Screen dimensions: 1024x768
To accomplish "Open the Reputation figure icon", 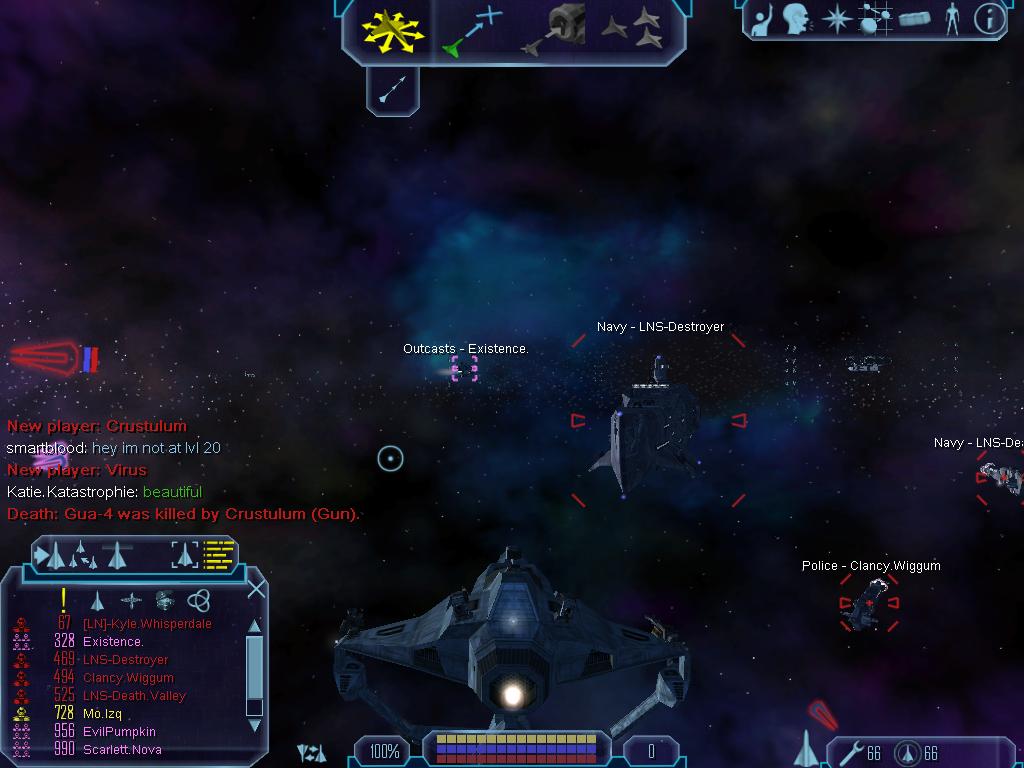I will (952, 19).
